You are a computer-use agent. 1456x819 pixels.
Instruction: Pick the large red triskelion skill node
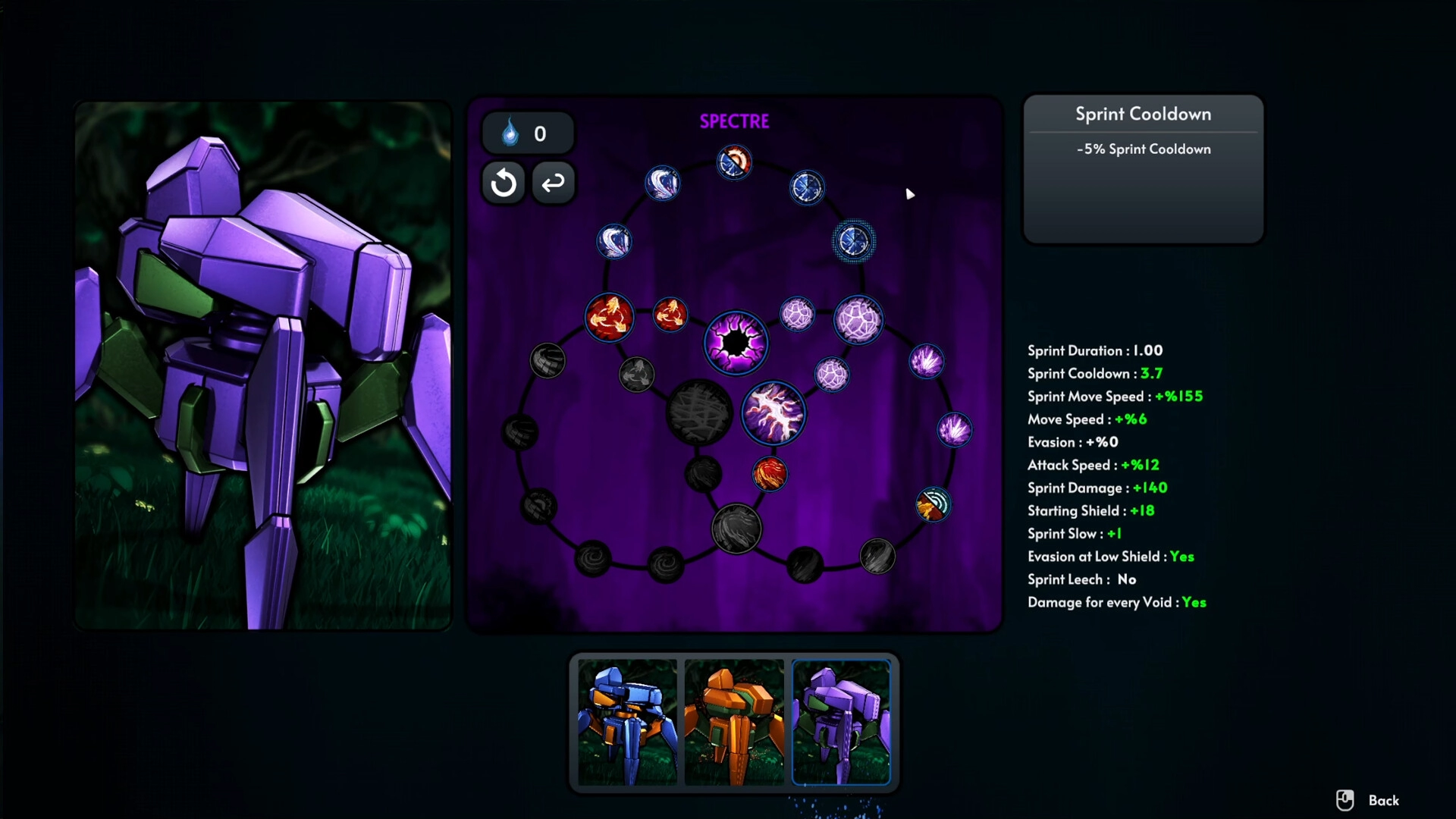pos(609,317)
